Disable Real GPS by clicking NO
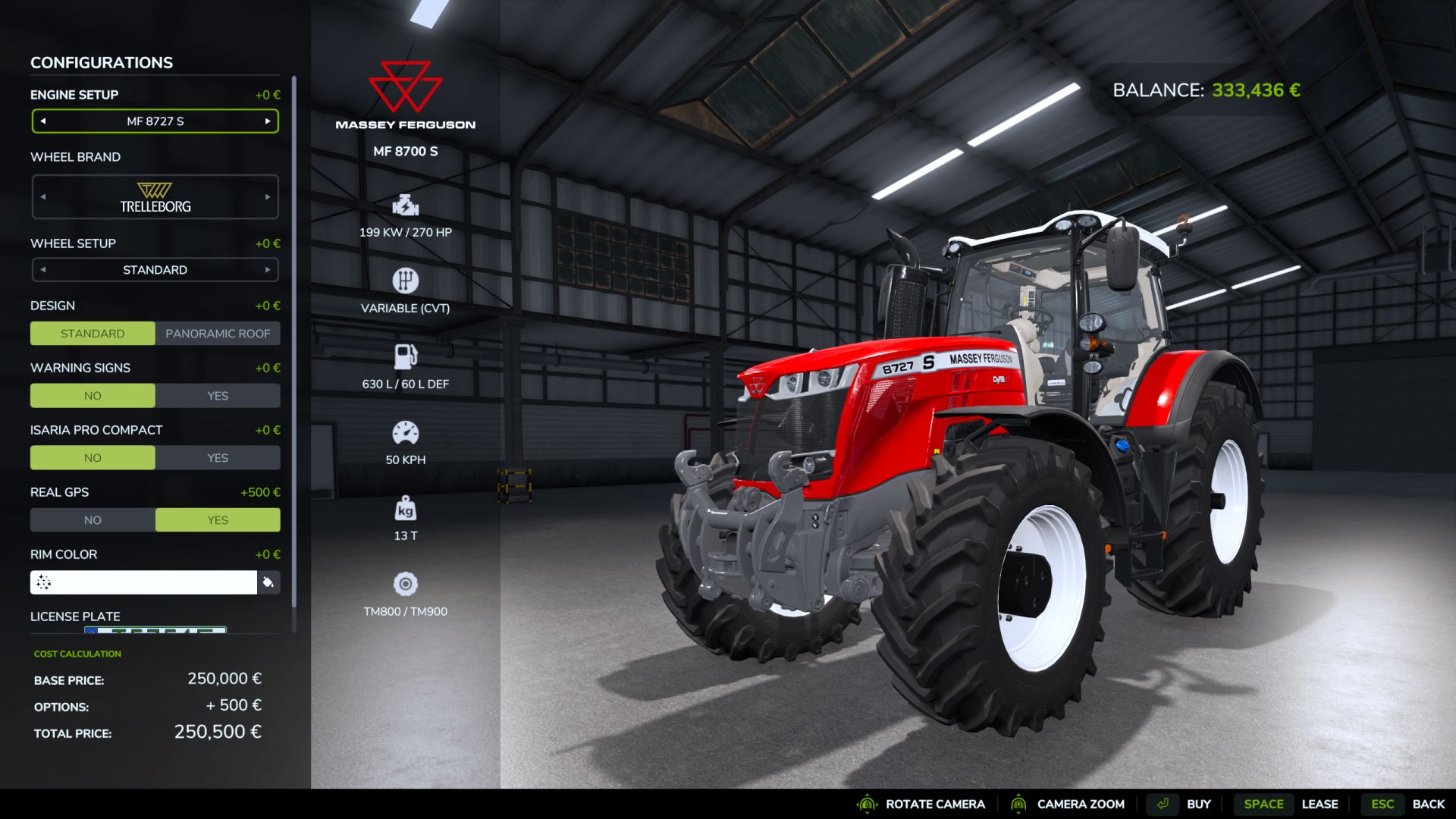The width and height of the screenshot is (1456, 819). tap(93, 519)
